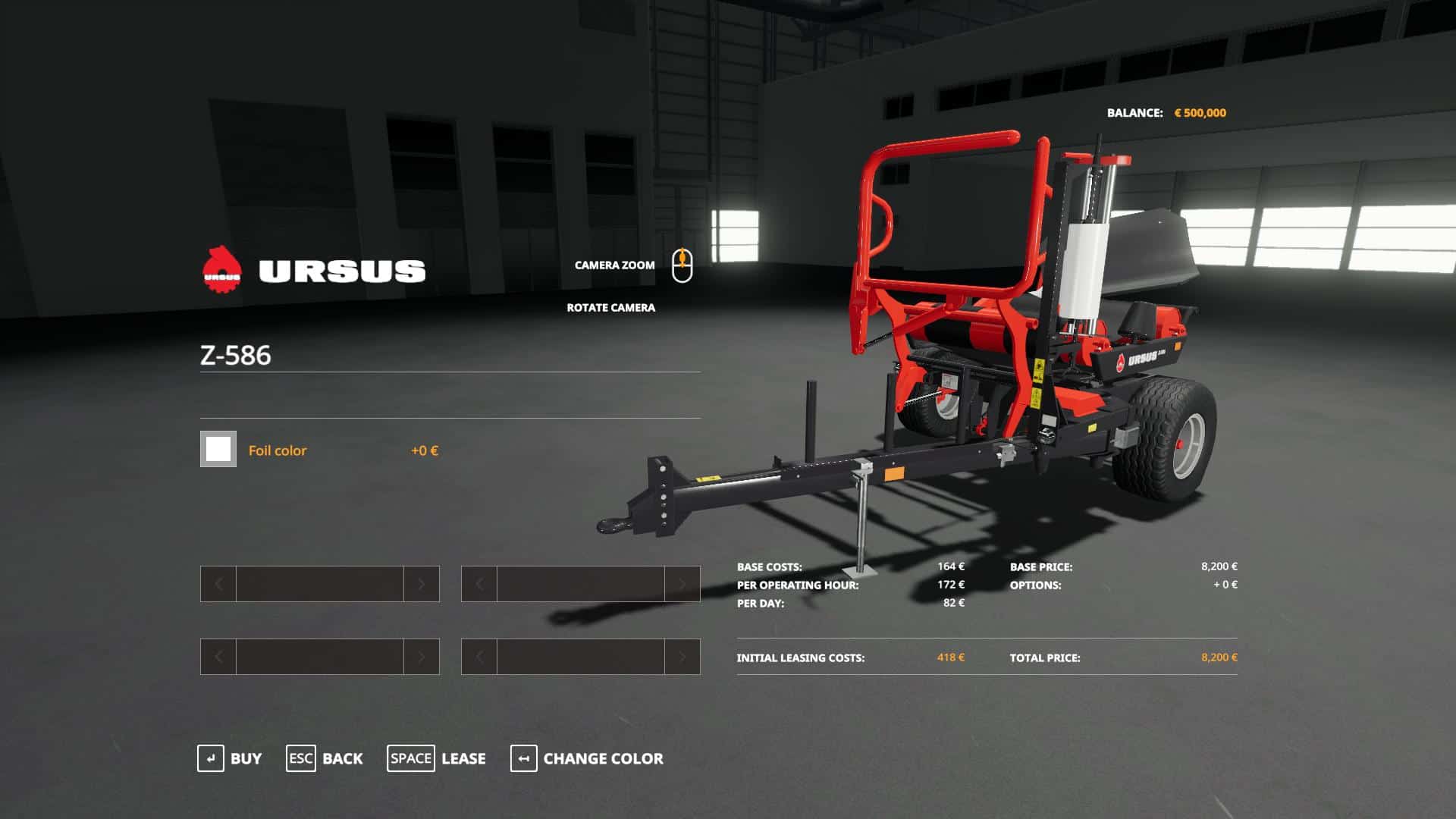Choose the Change Color option
Image resolution: width=1456 pixels, height=819 pixels.
587,758
